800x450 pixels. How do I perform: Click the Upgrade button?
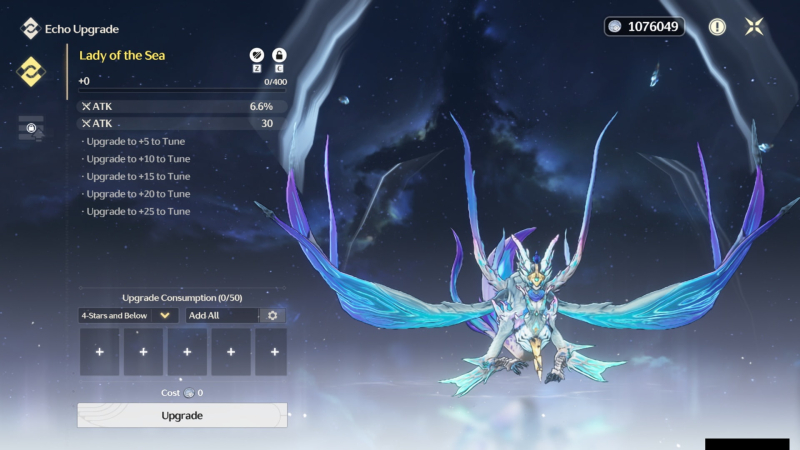[182, 415]
